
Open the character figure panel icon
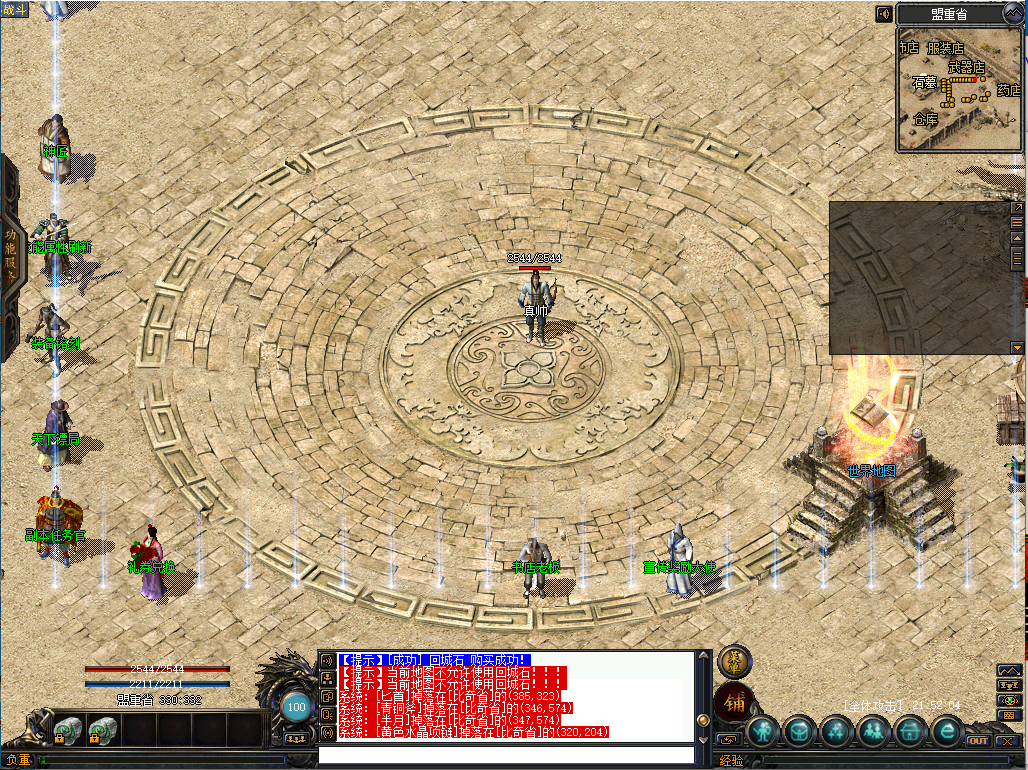tap(765, 732)
